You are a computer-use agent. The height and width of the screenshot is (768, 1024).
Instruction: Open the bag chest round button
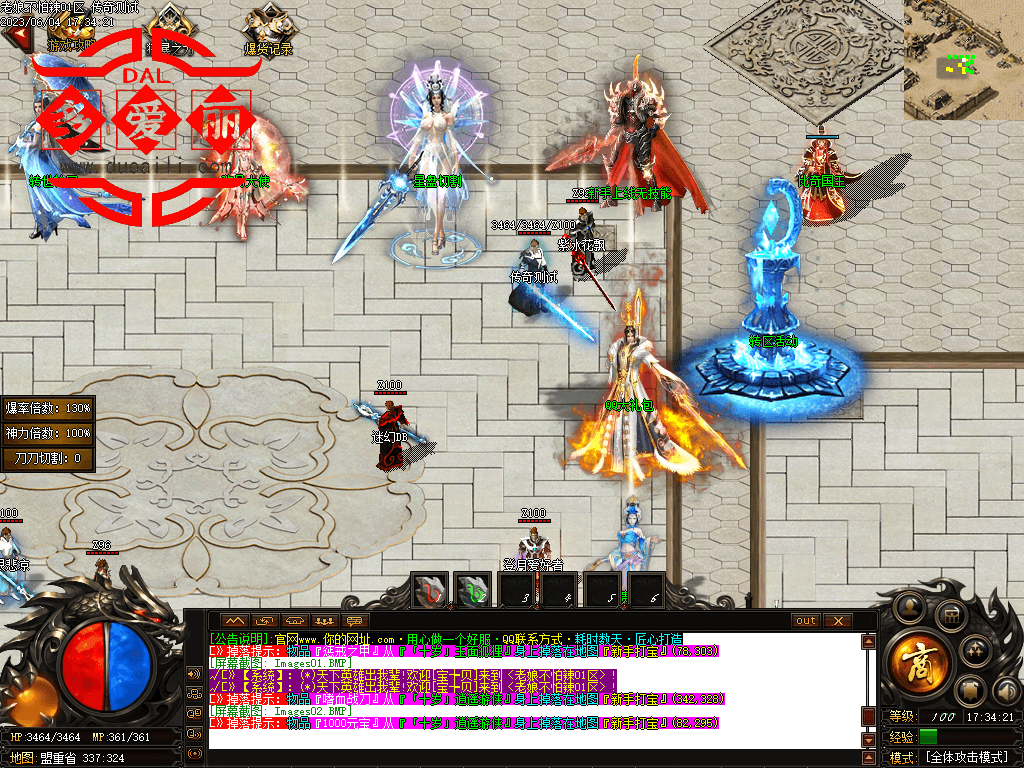tap(951, 614)
